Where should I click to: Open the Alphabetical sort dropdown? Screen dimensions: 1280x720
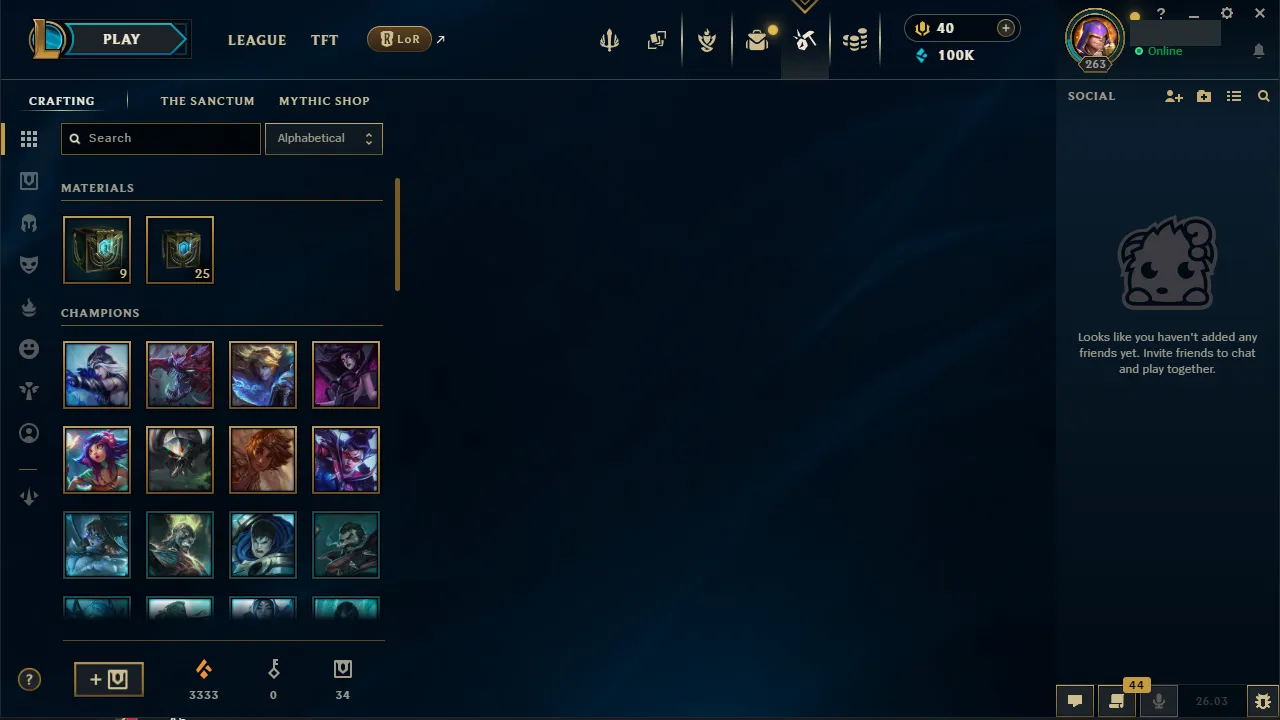tap(324, 138)
